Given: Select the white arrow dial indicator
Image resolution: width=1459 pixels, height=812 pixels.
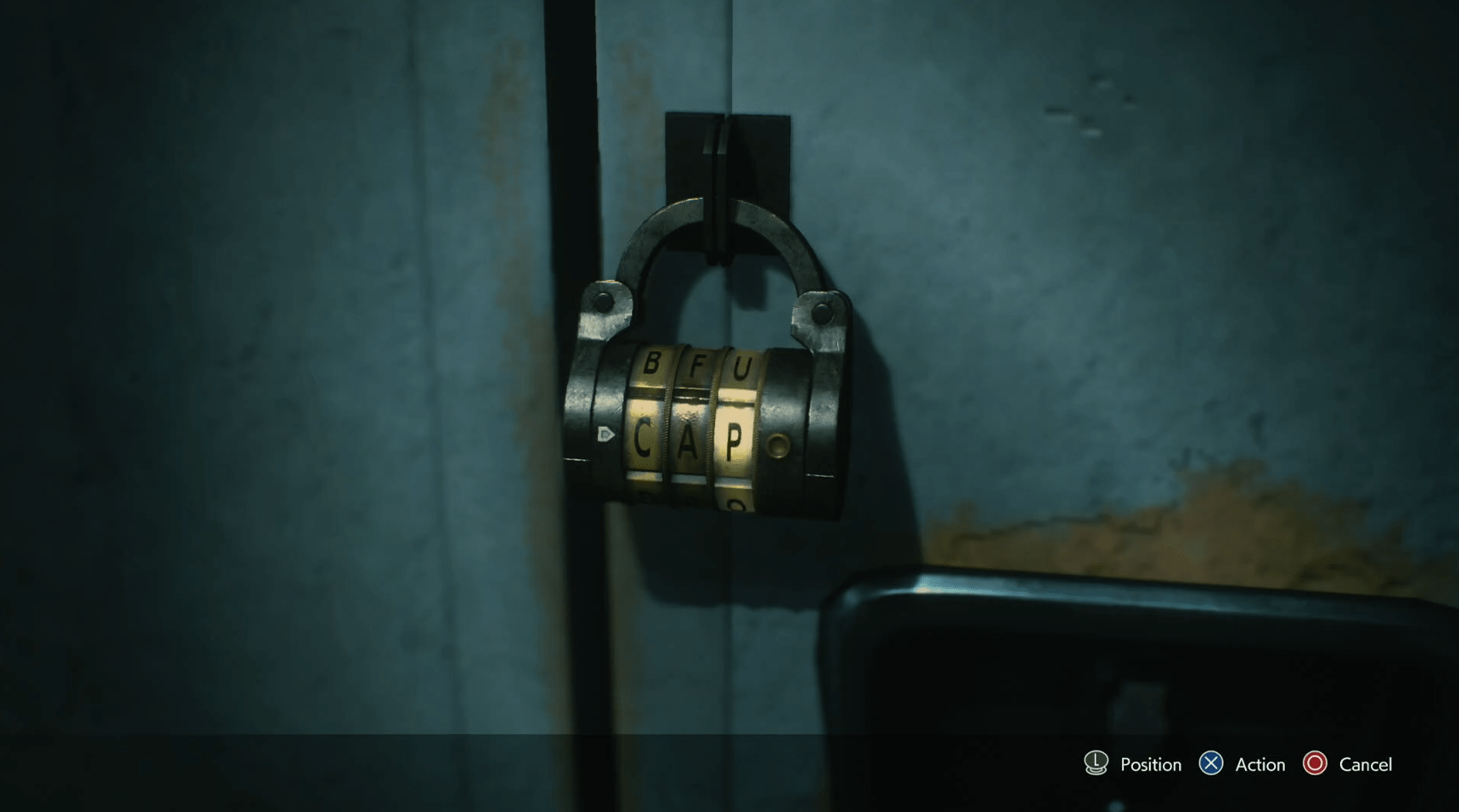Looking at the screenshot, I should point(608,433).
